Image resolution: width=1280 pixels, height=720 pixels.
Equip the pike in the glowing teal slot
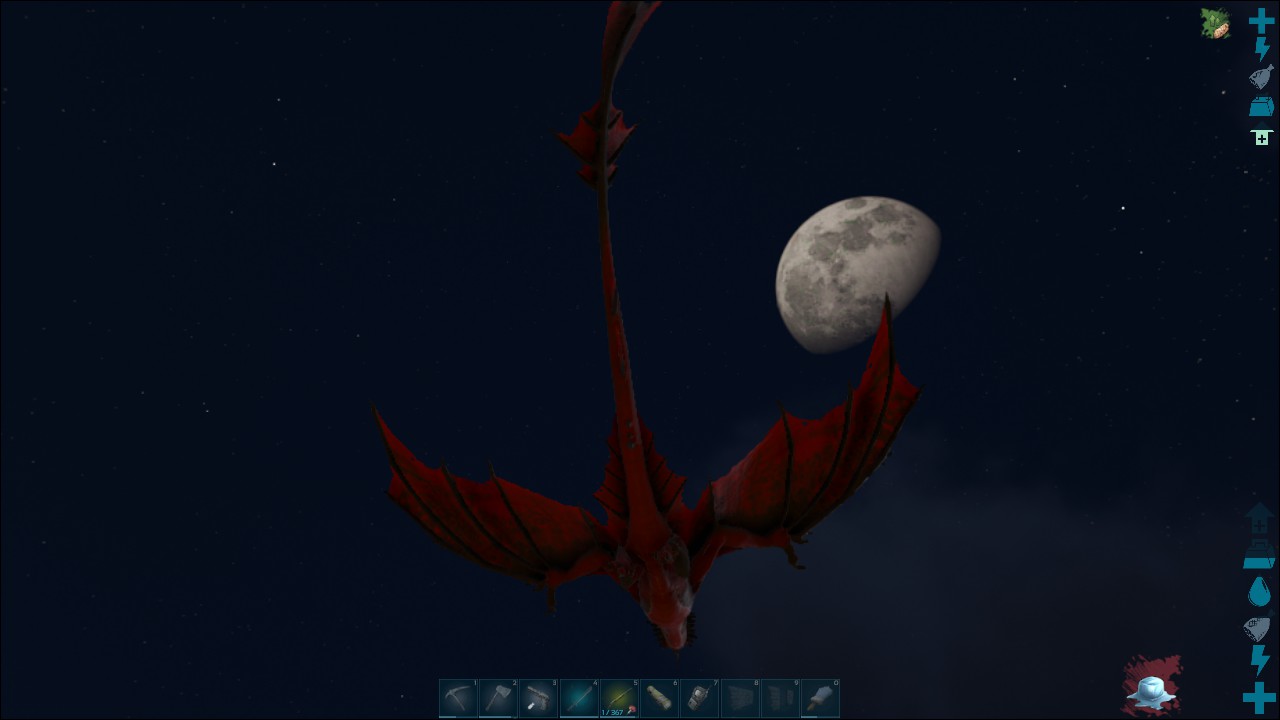[579, 698]
